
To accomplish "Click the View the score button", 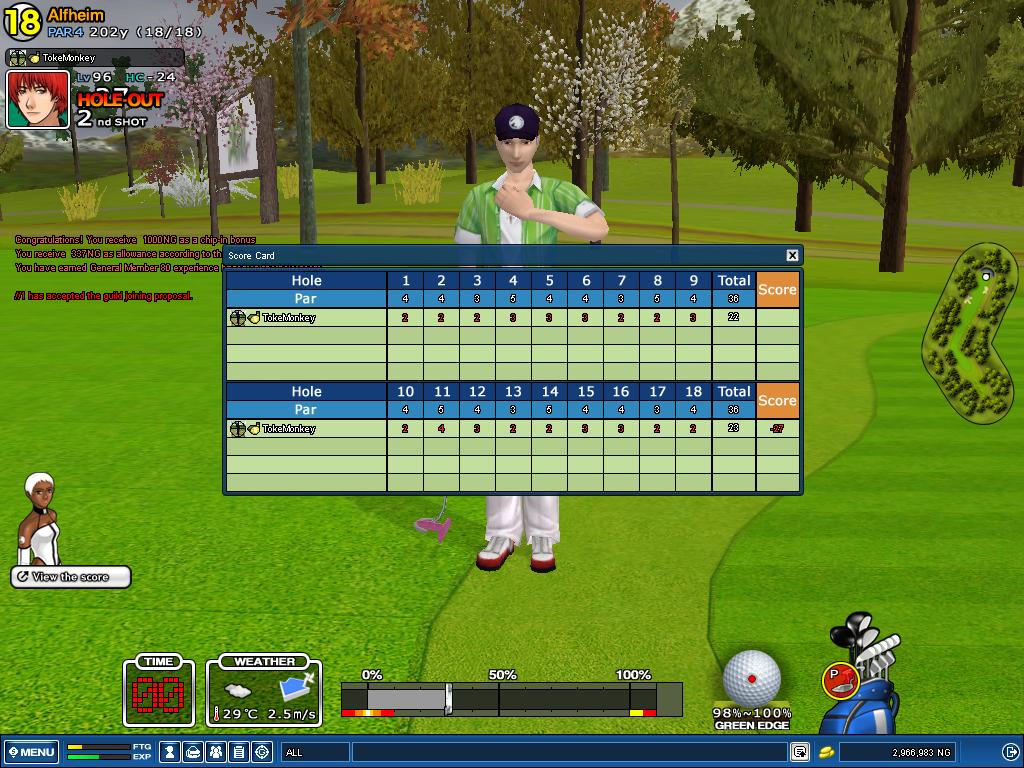I will tap(71, 577).
